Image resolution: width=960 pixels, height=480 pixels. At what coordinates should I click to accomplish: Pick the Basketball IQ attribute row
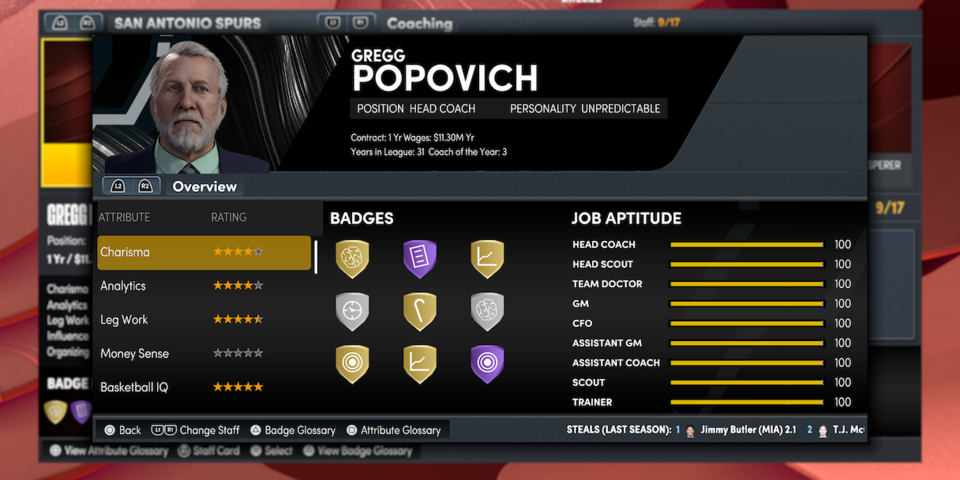coord(204,386)
